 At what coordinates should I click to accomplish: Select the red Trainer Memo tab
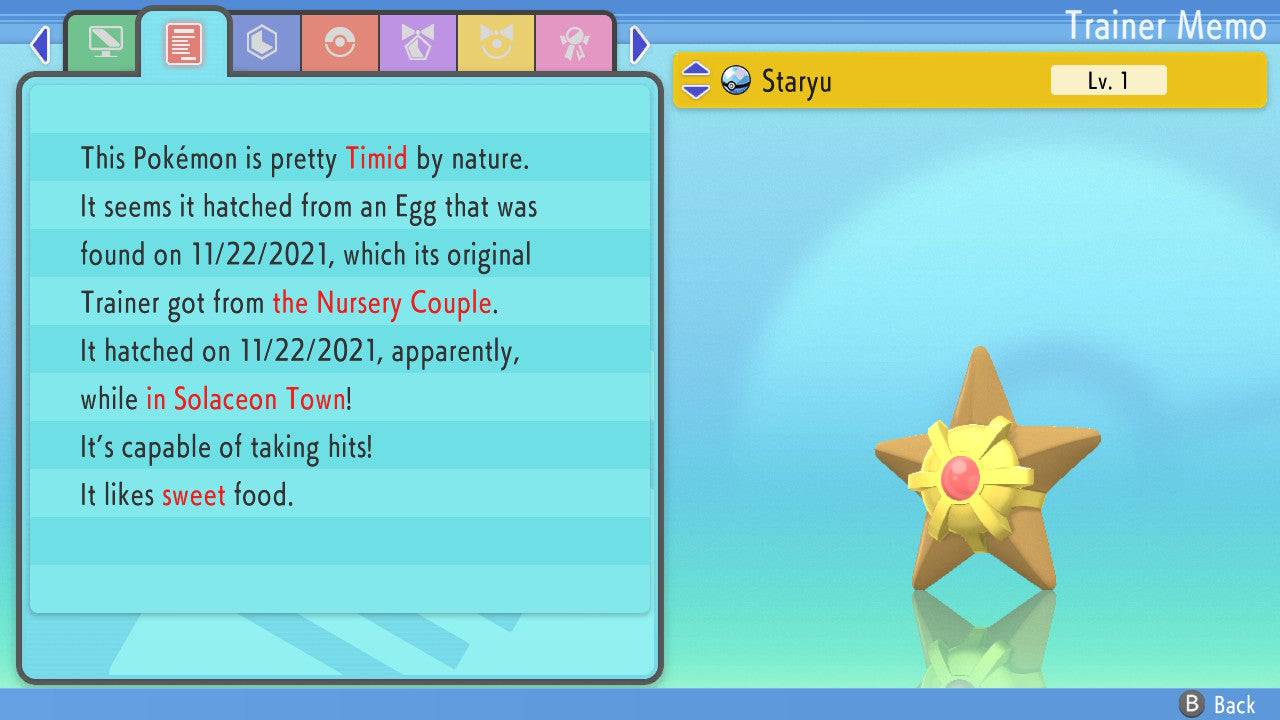(x=184, y=43)
